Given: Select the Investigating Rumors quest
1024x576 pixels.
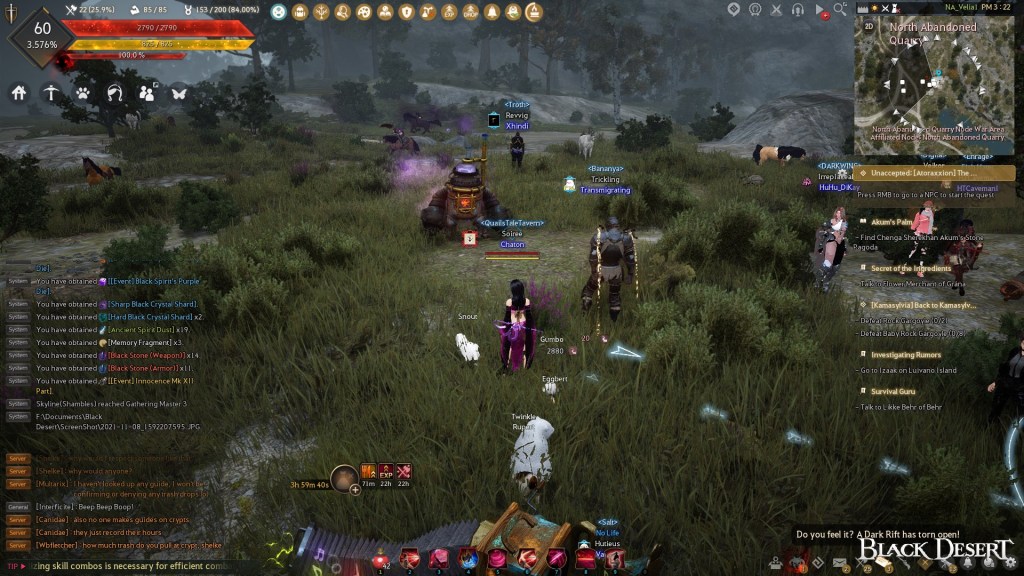Looking at the screenshot, I should (907, 355).
